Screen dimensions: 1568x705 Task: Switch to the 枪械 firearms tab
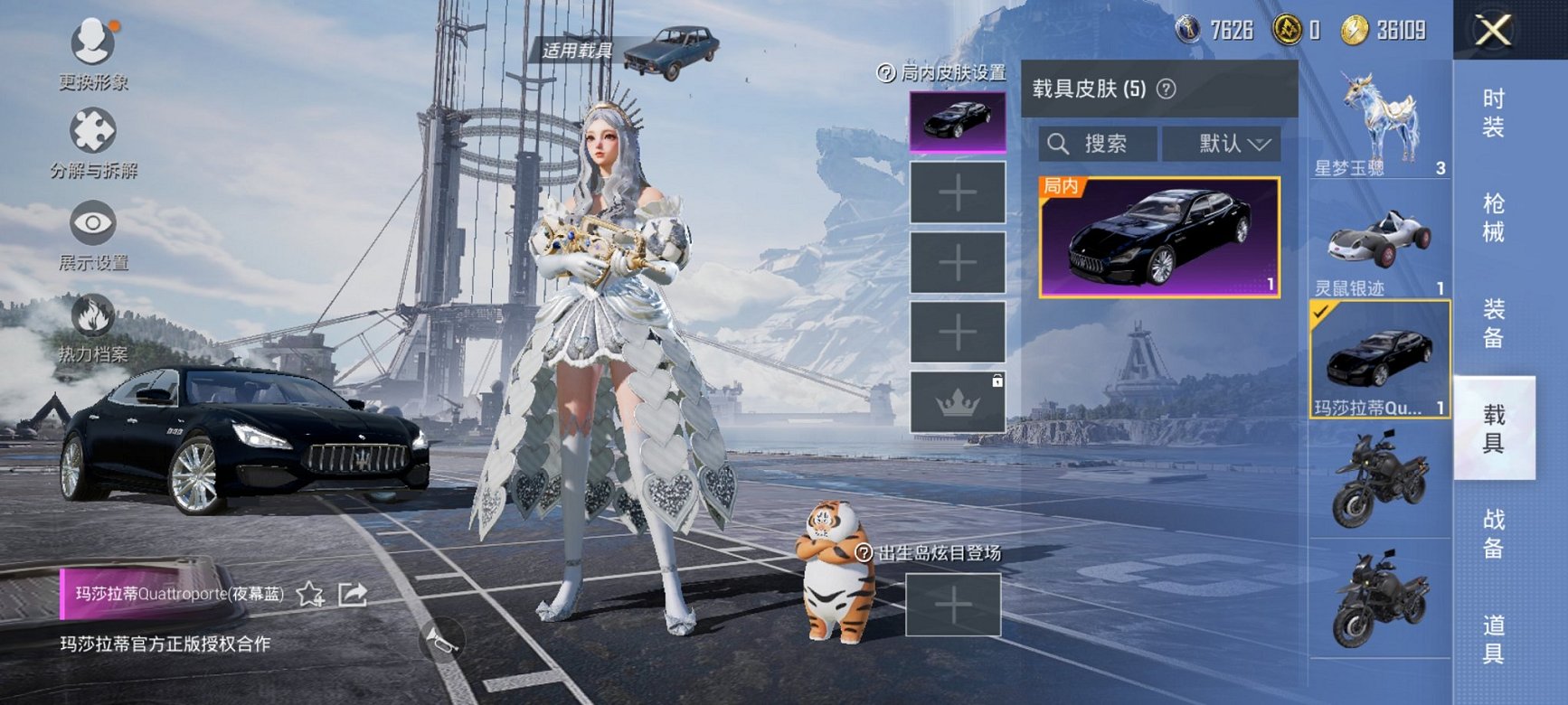point(1494,218)
